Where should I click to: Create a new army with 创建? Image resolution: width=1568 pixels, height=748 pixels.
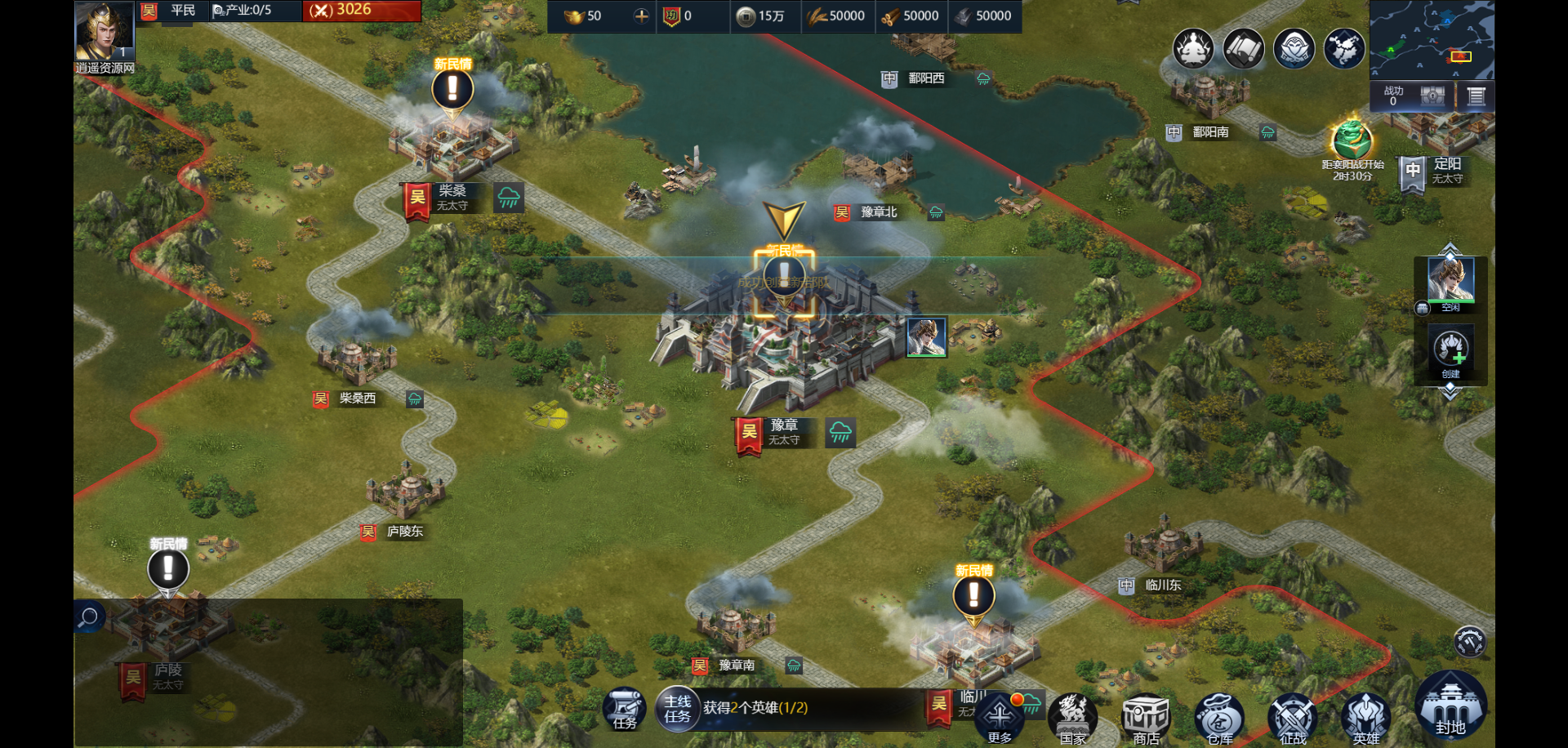click(1450, 351)
